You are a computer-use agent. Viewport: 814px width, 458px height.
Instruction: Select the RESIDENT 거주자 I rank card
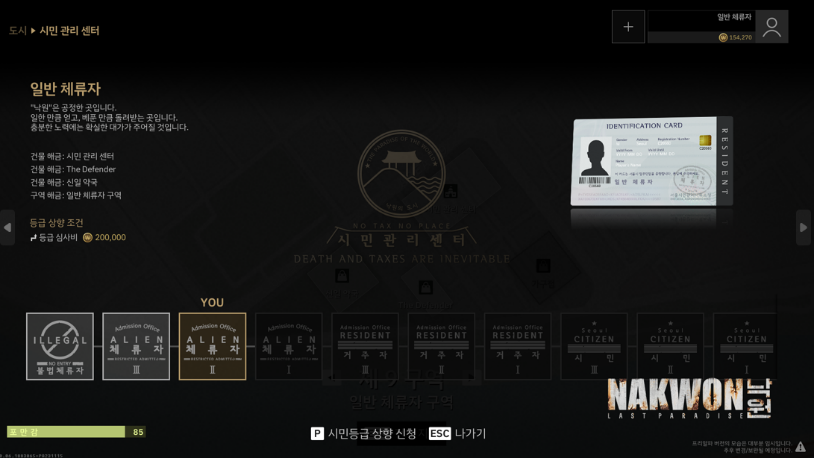click(518, 346)
